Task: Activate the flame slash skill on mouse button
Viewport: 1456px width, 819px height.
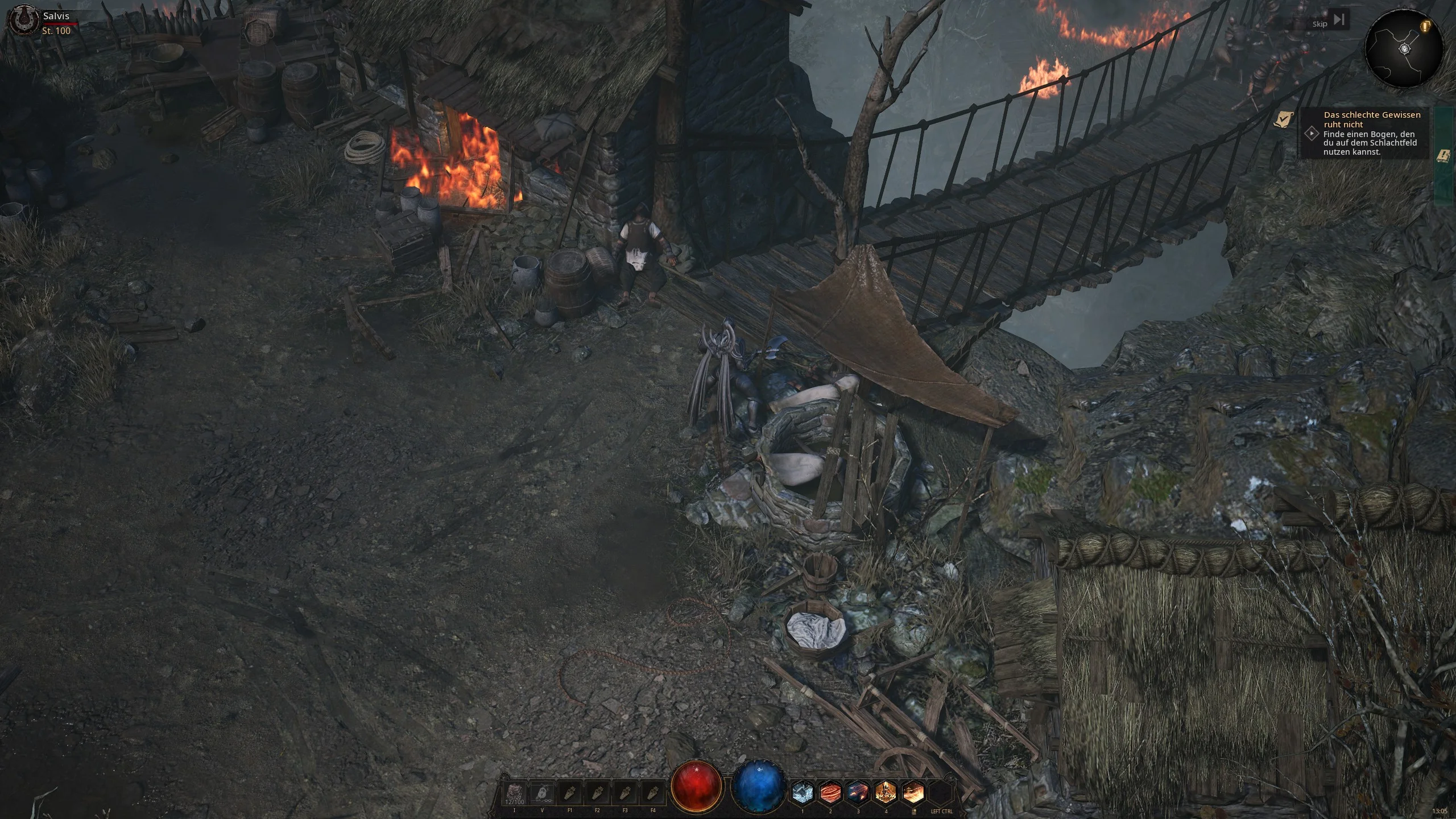Action: click(913, 792)
